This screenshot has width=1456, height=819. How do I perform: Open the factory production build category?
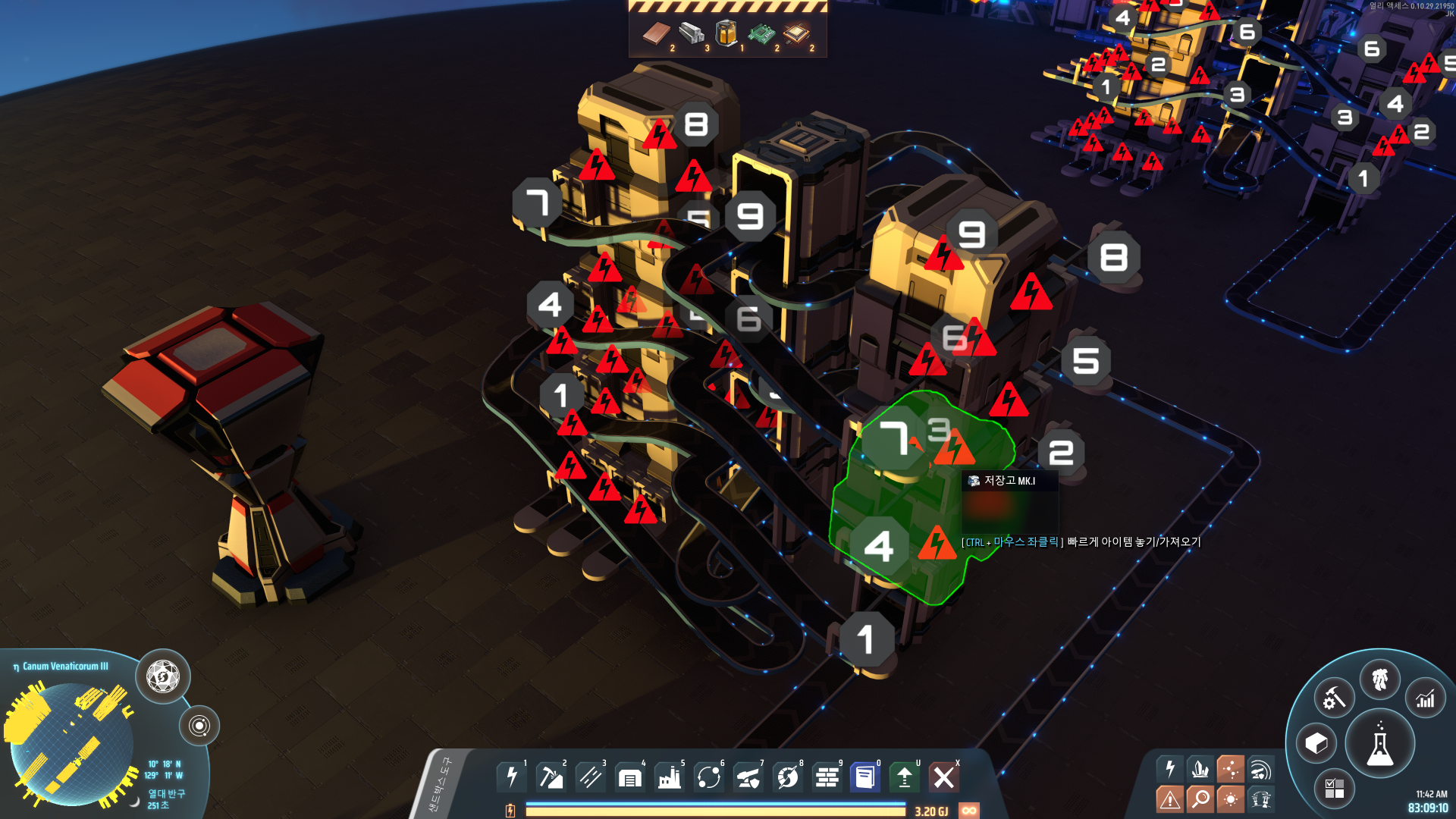click(670, 777)
